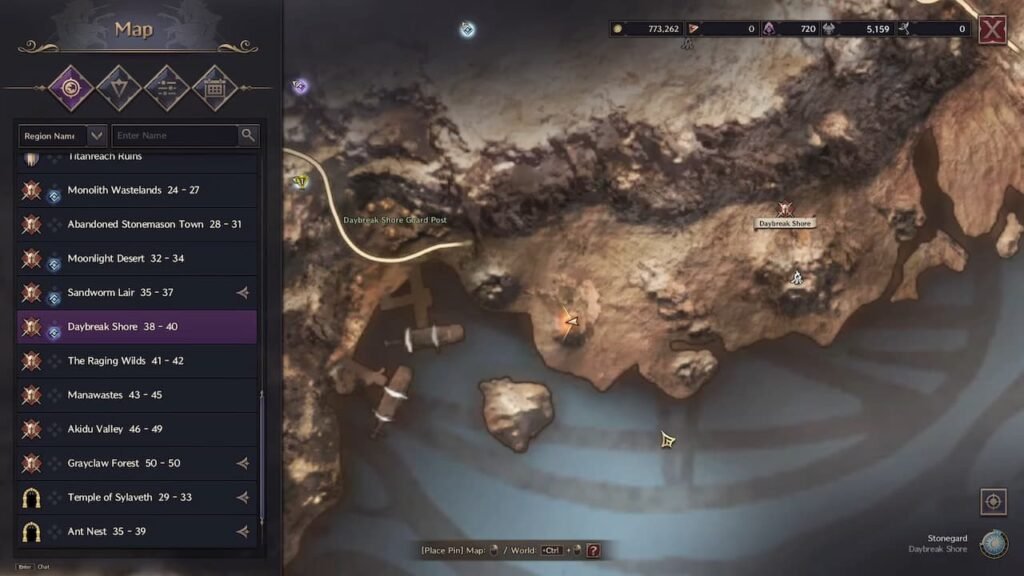This screenshot has width=1024, height=576.
Task: Click the center-on-player crosshair button
Action: click(x=994, y=501)
